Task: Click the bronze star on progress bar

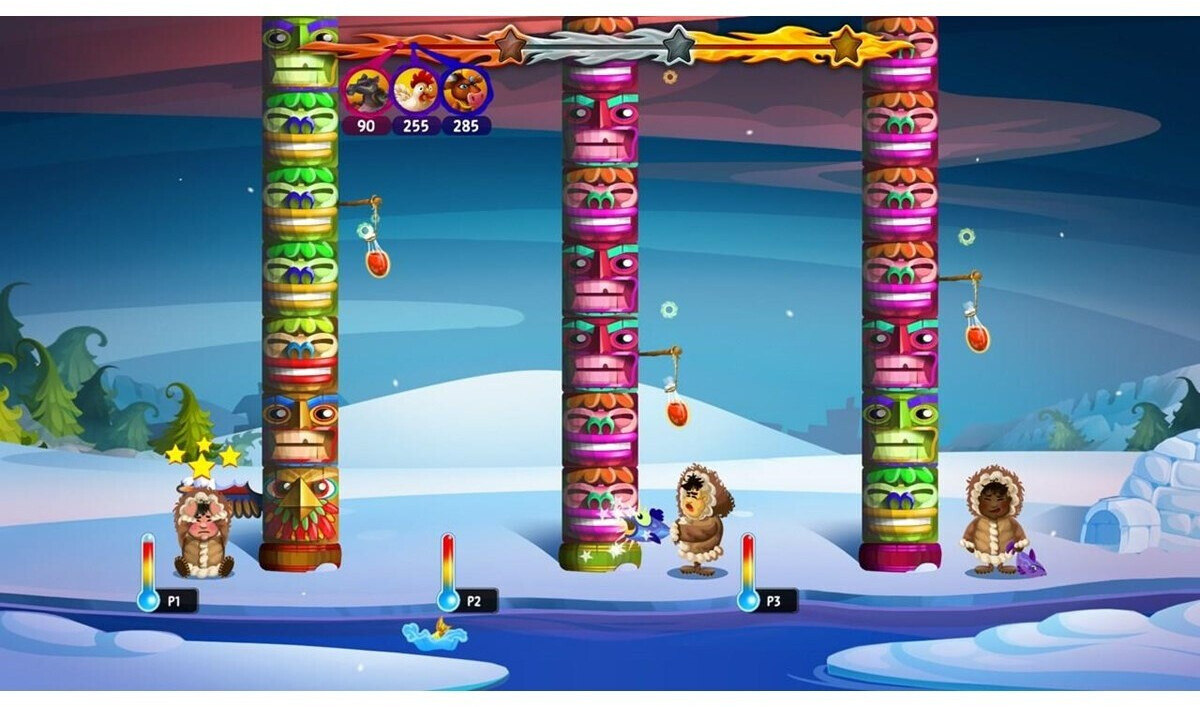Action: coord(511,44)
